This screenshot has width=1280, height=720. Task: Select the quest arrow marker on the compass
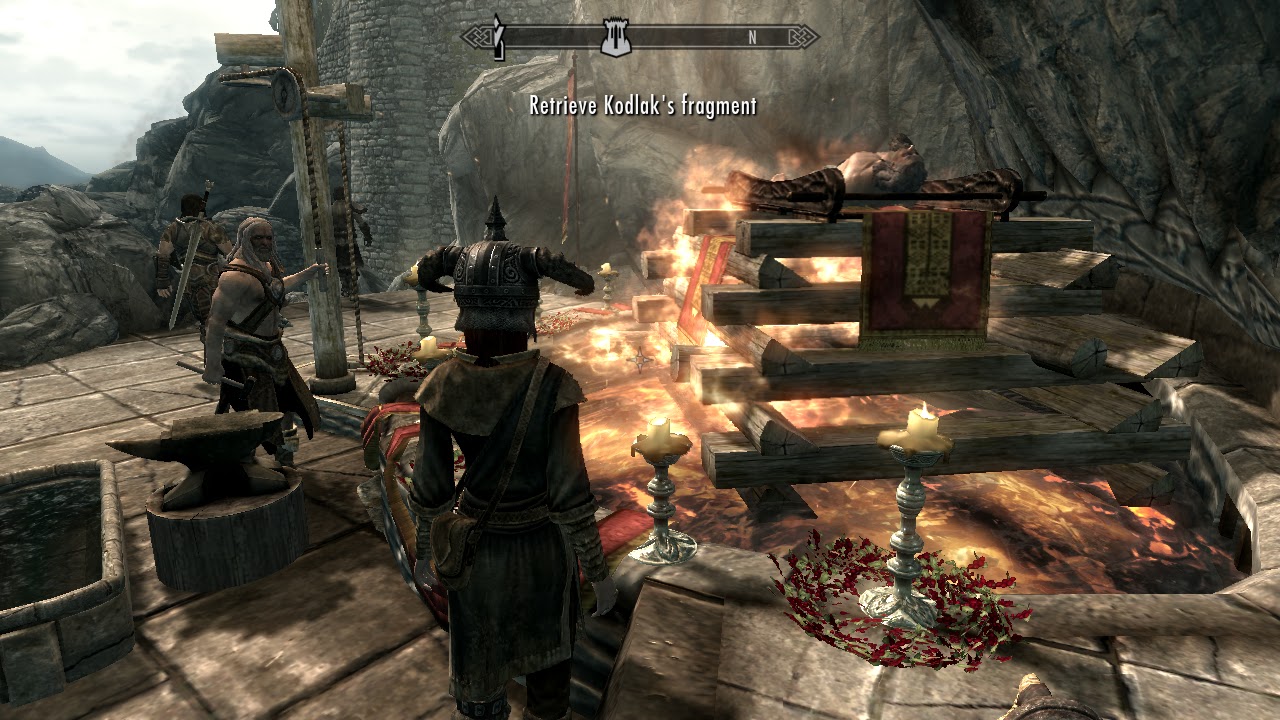tap(498, 38)
